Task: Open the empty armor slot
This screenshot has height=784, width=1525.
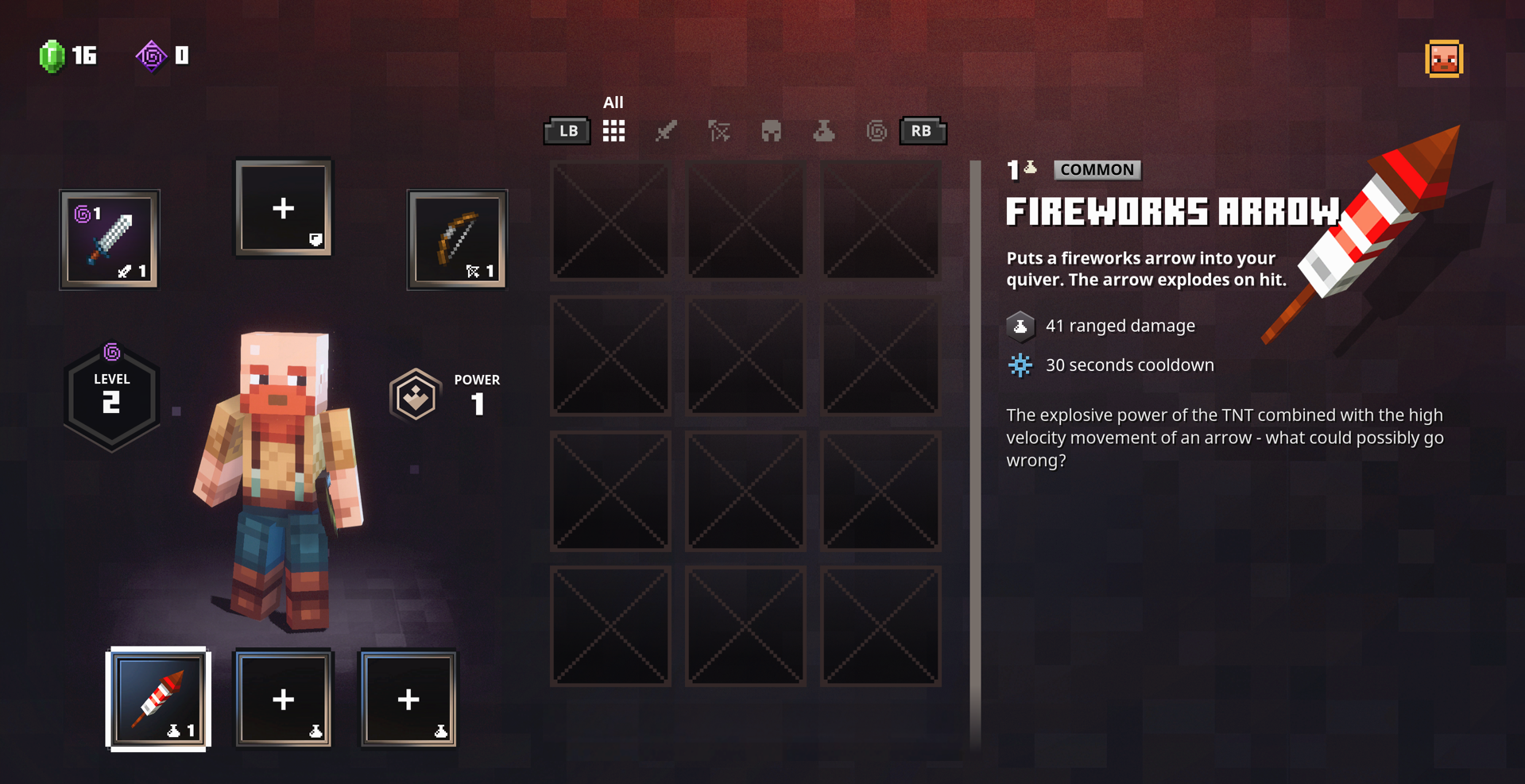Action: point(284,208)
